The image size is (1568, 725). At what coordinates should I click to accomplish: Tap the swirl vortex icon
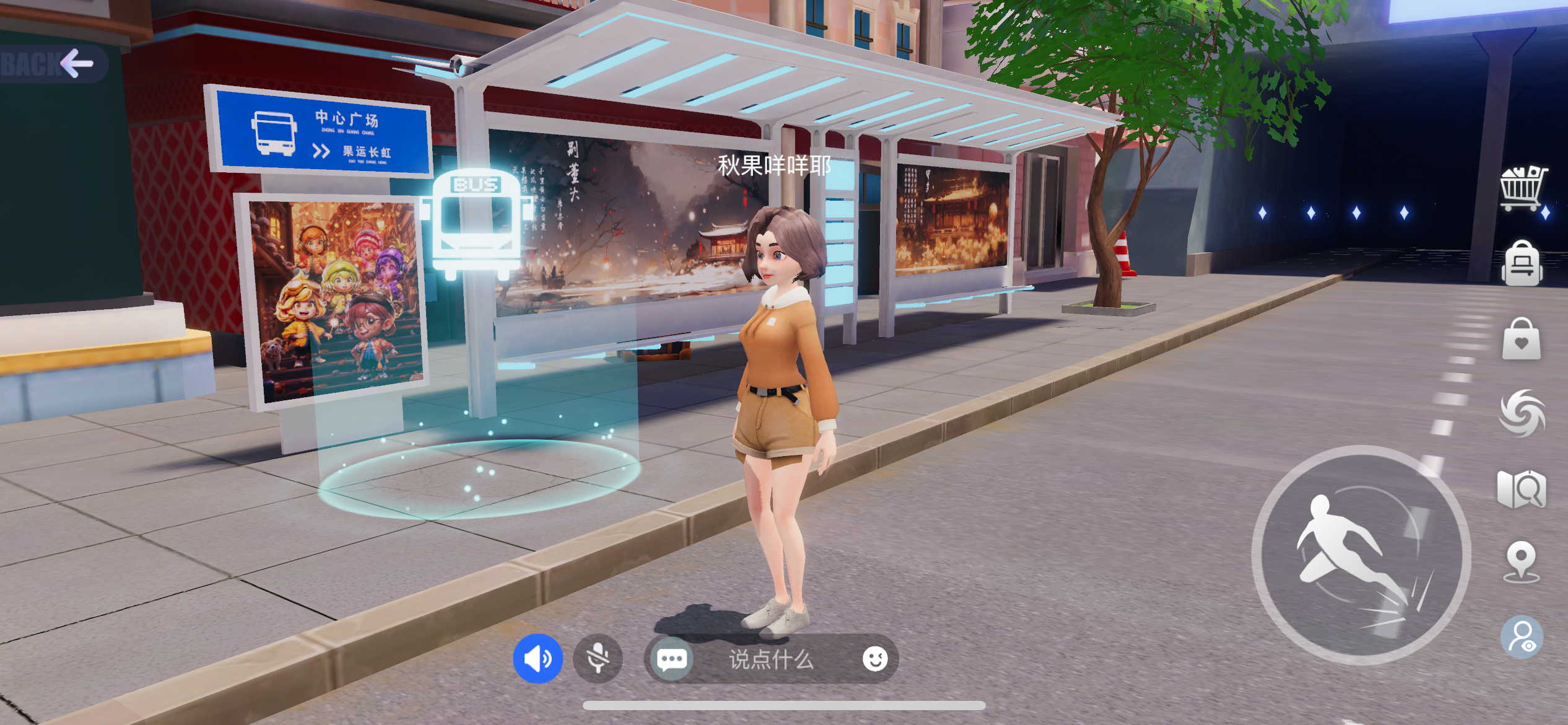pyautogui.click(x=1522, y=413)
